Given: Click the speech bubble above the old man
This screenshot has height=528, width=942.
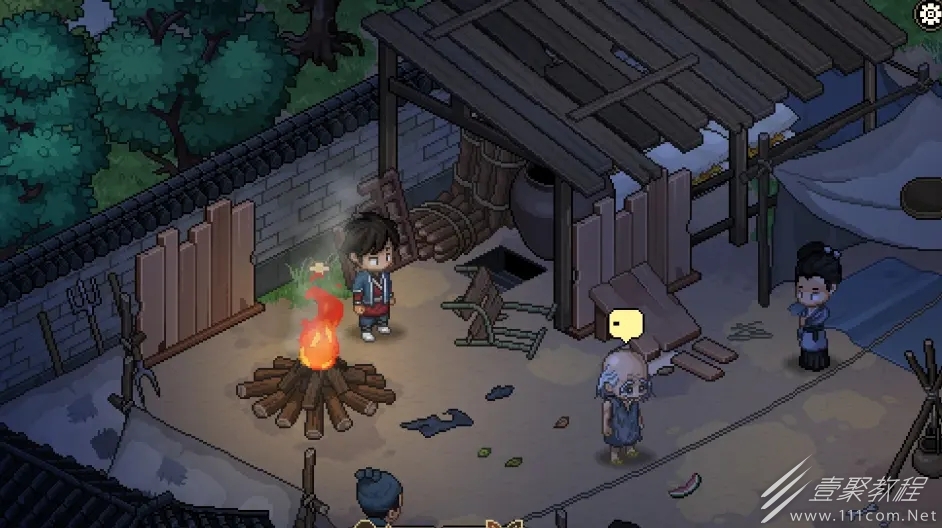Looking at the screenshot, I should [623, 323].
